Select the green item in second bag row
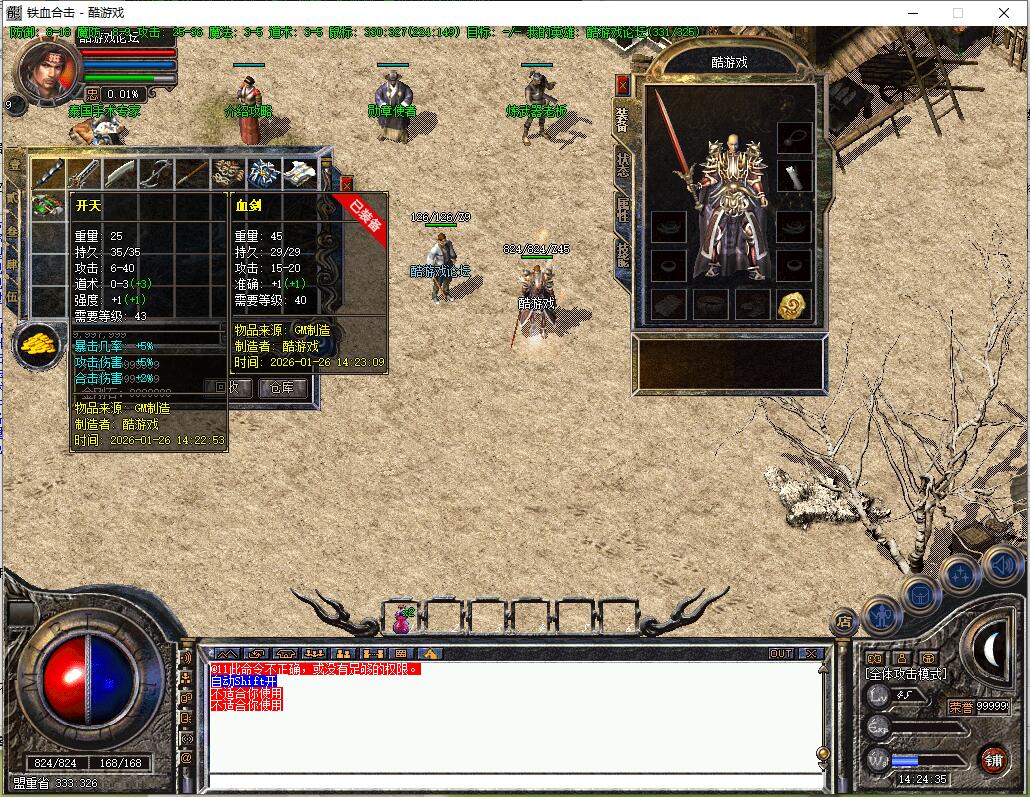Viewport: 1030px width, 797px height. [x=47, y=205]
